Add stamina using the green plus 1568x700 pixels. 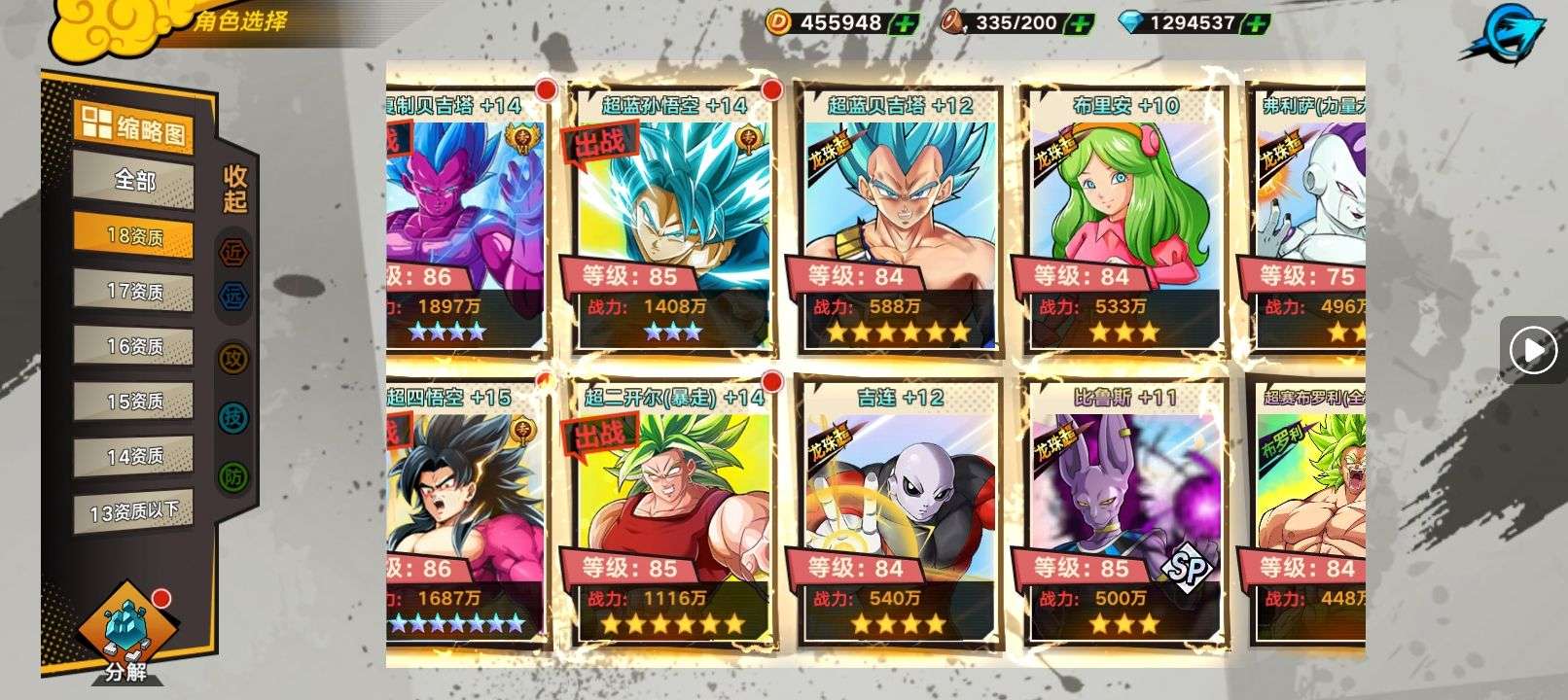pyautogui.click(x=1078, y=22)
